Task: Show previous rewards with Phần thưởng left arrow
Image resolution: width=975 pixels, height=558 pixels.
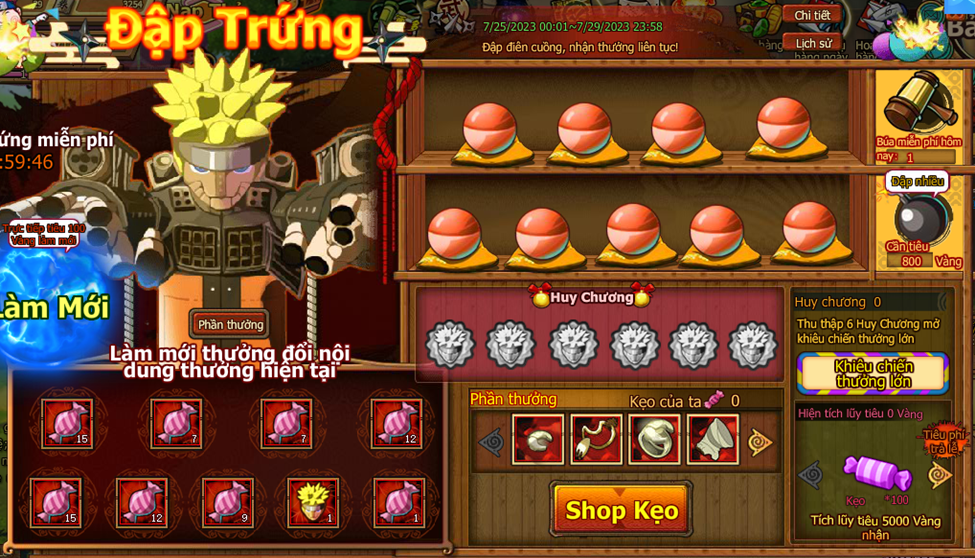Action: (x=491, y=441)
